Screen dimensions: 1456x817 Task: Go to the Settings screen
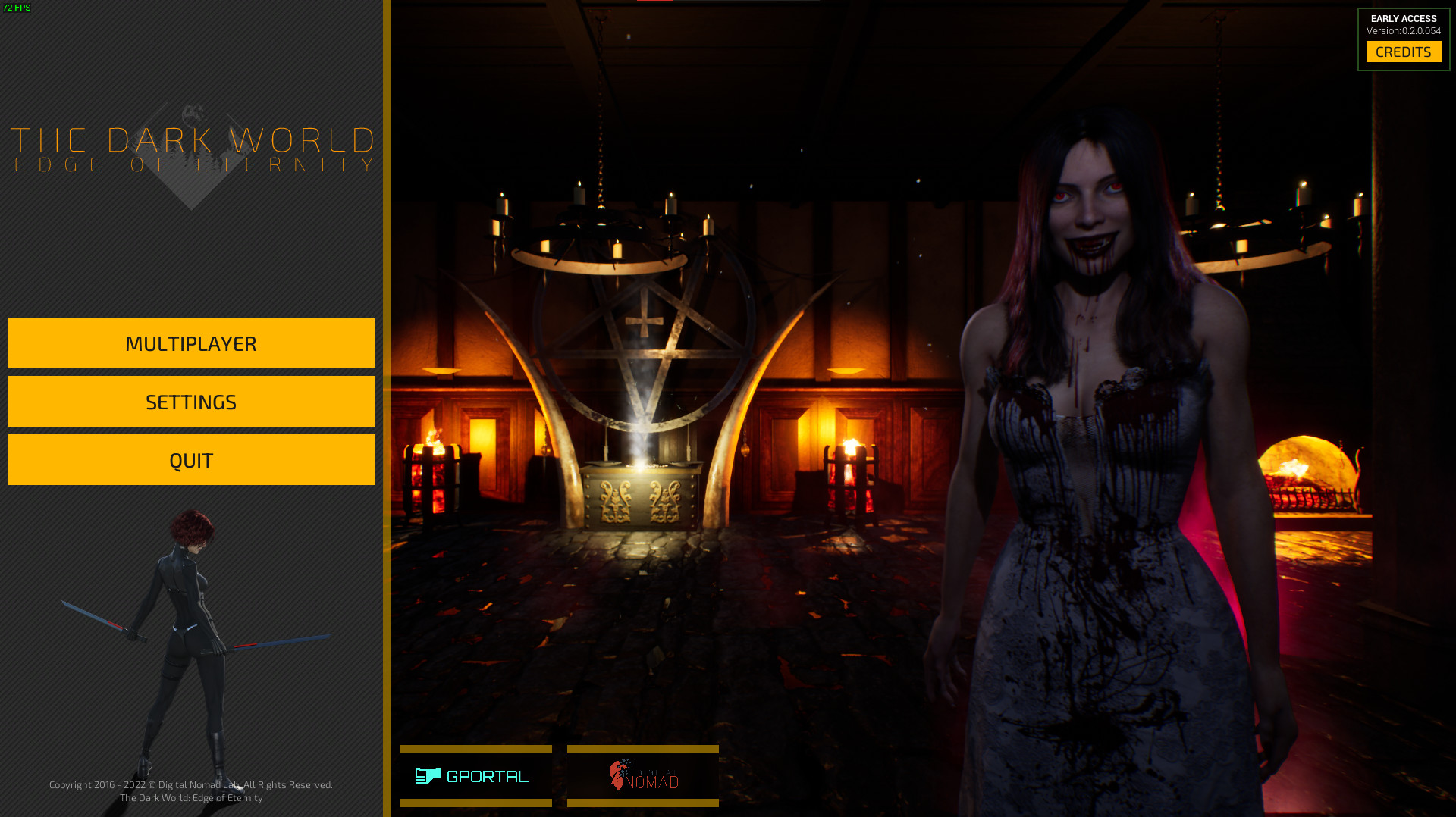pos(191,402)
